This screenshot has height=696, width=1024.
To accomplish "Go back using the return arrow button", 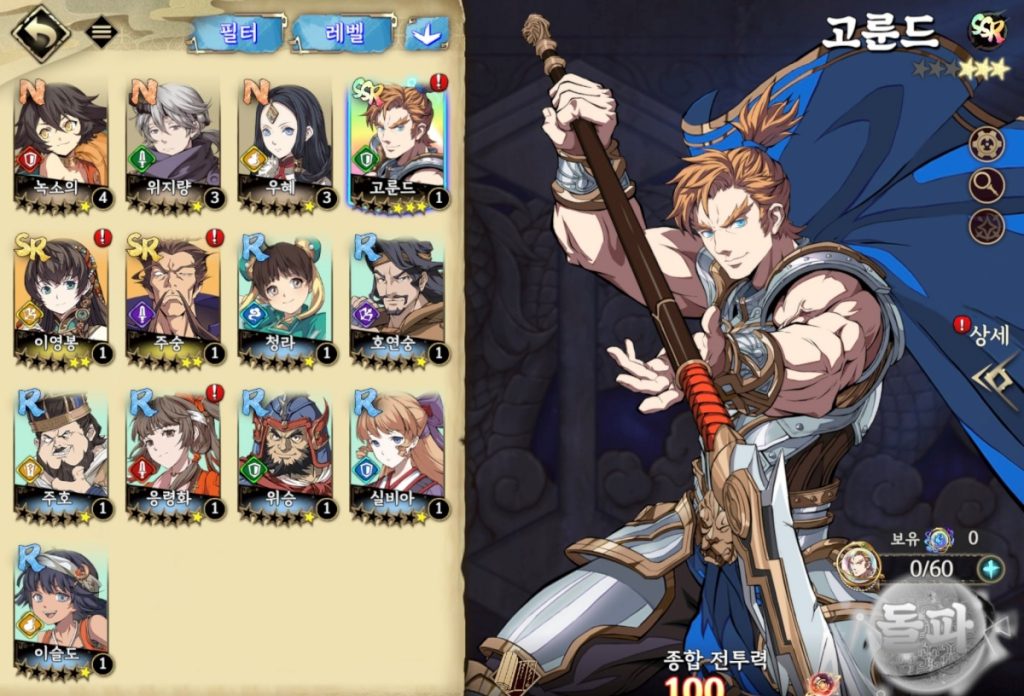I will [x=39, y=33].
